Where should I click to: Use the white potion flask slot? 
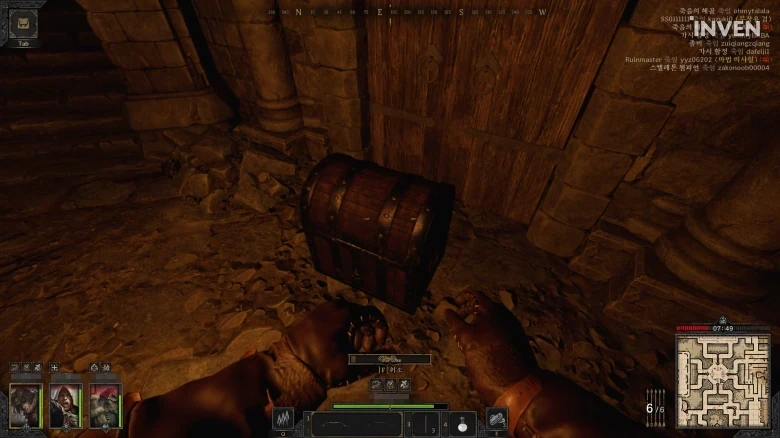461,424
